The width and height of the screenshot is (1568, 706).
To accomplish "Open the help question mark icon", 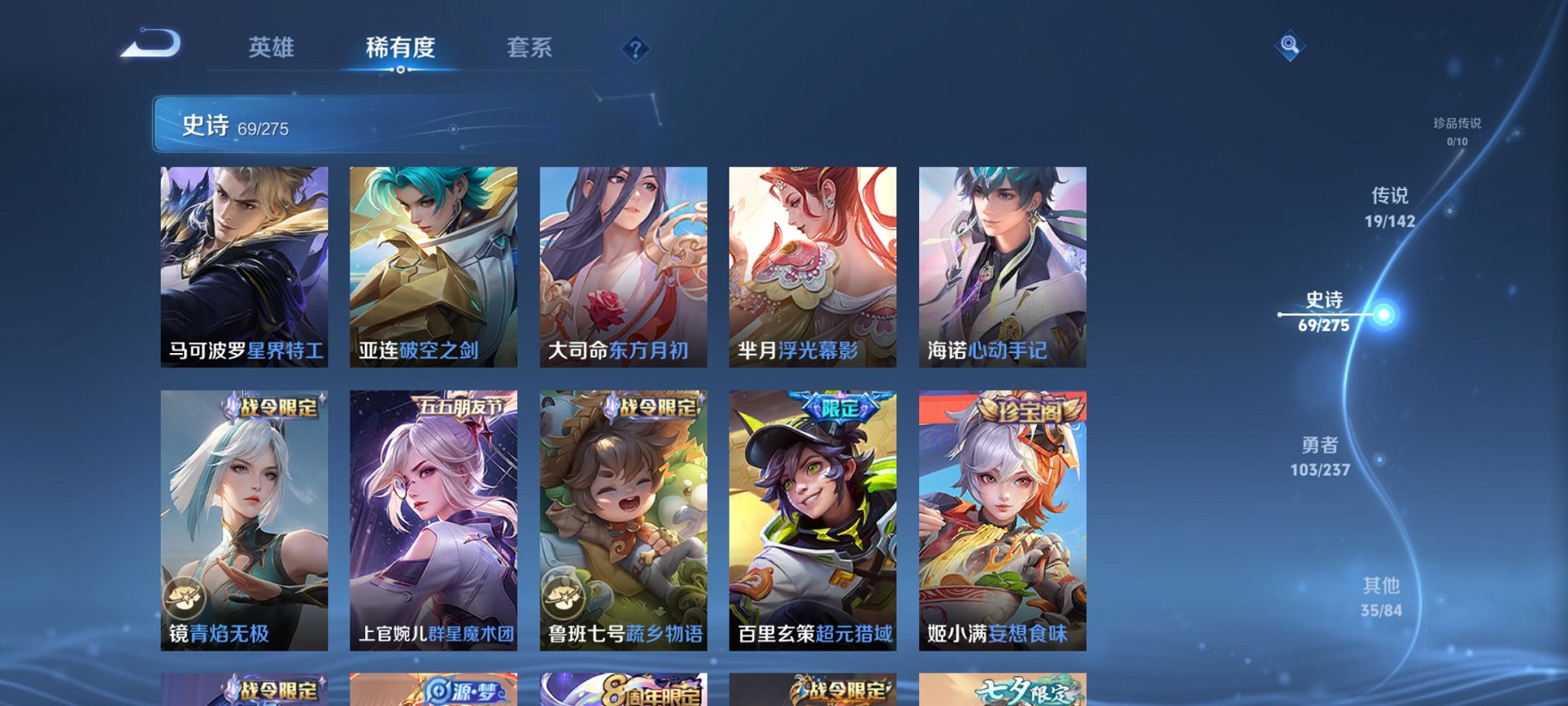I will click(634, 49).
